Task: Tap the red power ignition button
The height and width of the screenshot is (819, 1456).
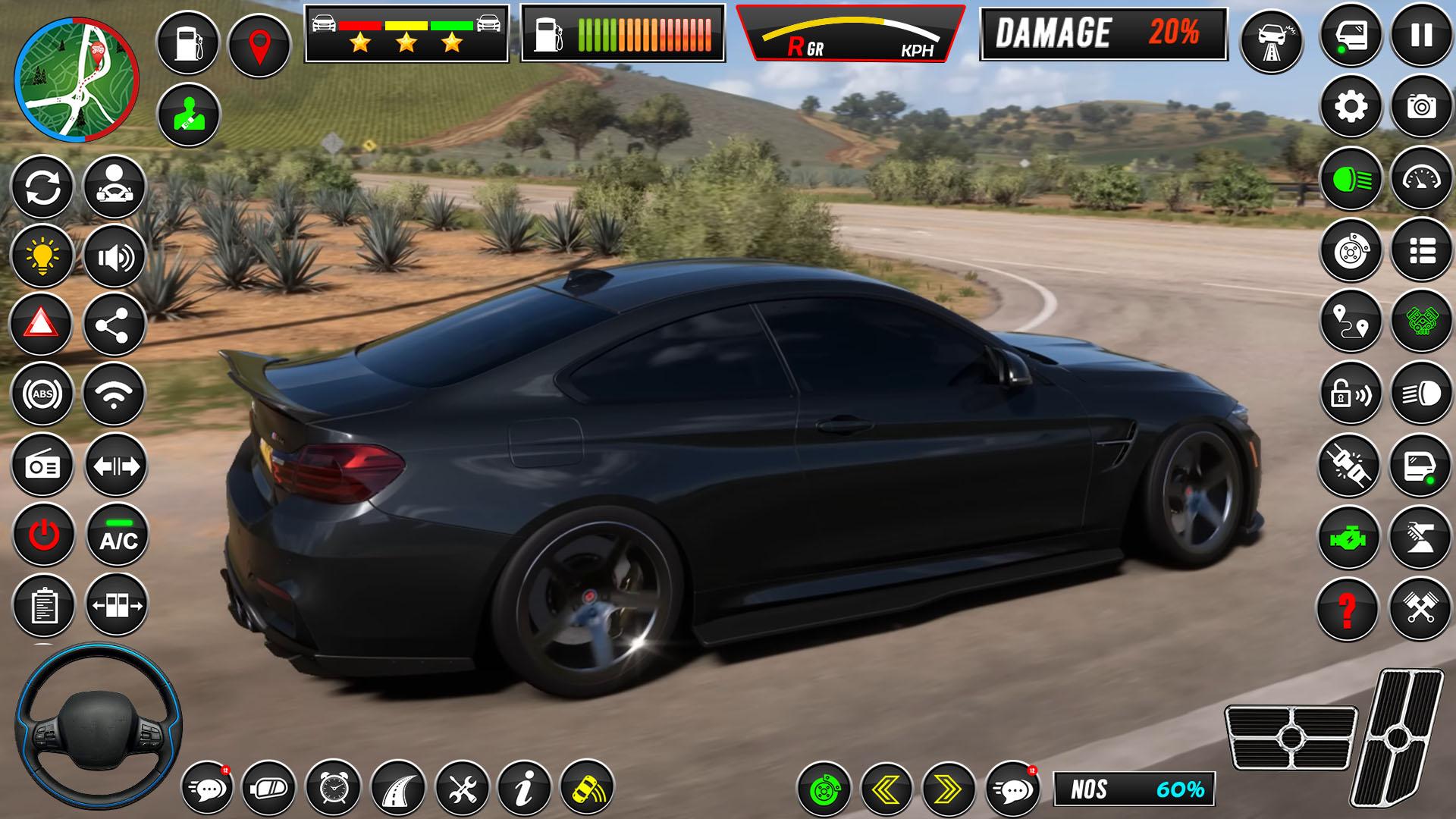Action: click(43, 535)
